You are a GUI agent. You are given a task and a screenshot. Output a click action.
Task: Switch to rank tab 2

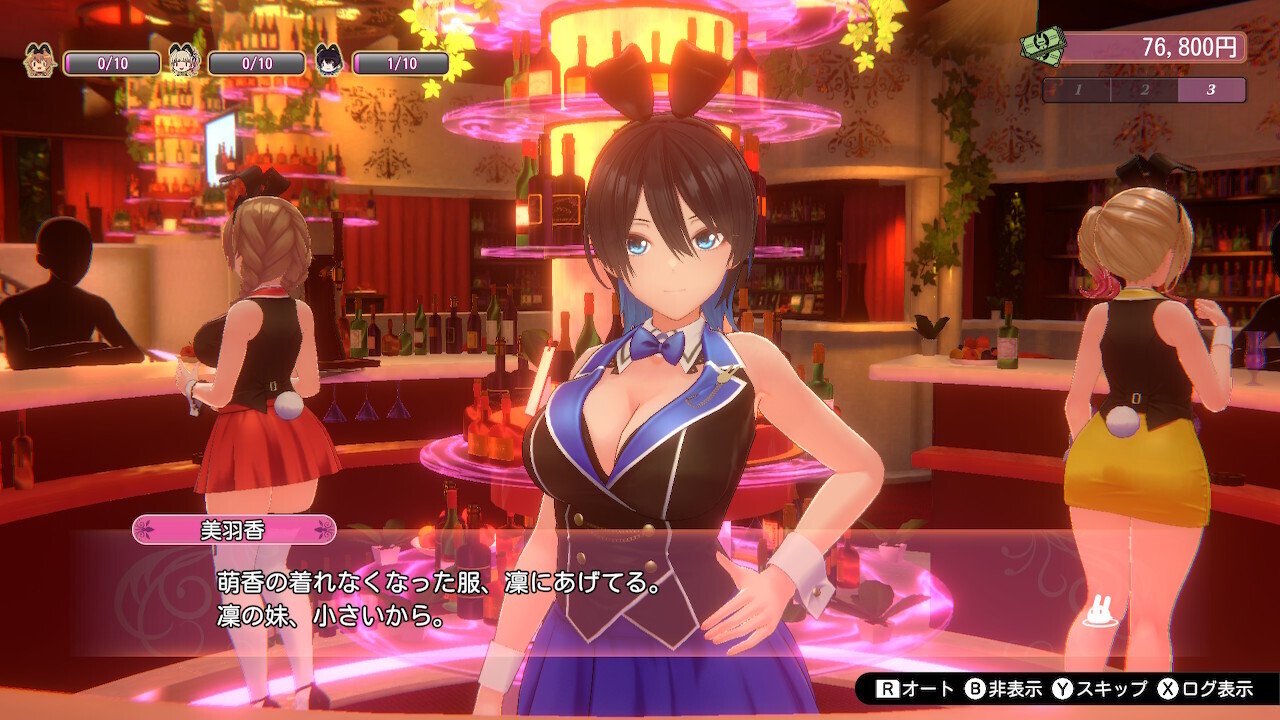tap(1146, 91)
